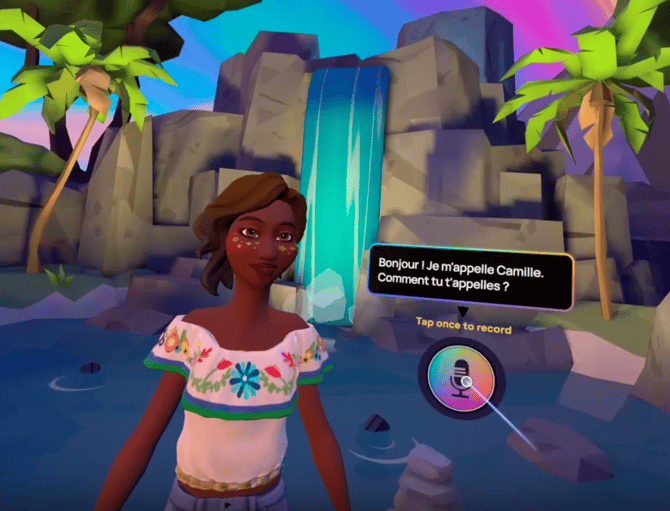Tap the microphone button to record
The height and width of the screenshot is (511, 670).
pos(460,378)
